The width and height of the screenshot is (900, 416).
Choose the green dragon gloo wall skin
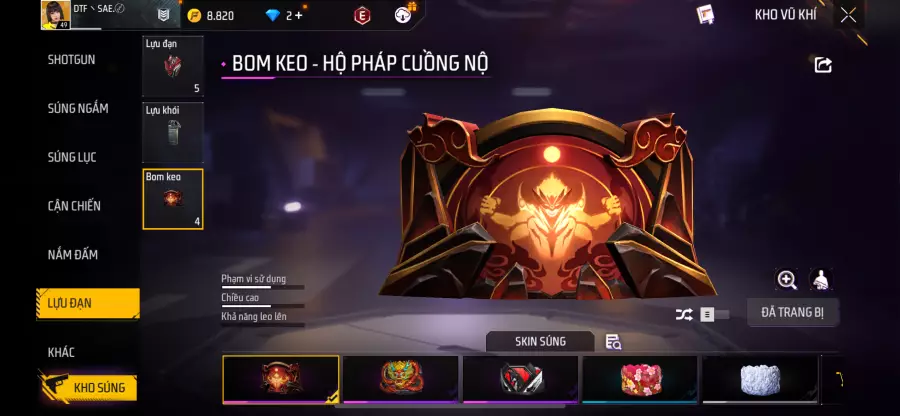click(400, 380)
